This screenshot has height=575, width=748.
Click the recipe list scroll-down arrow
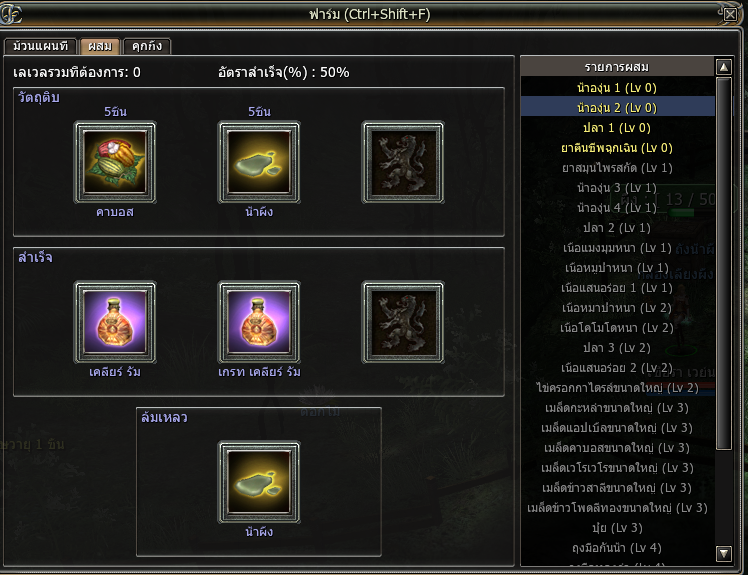point(724,553)
